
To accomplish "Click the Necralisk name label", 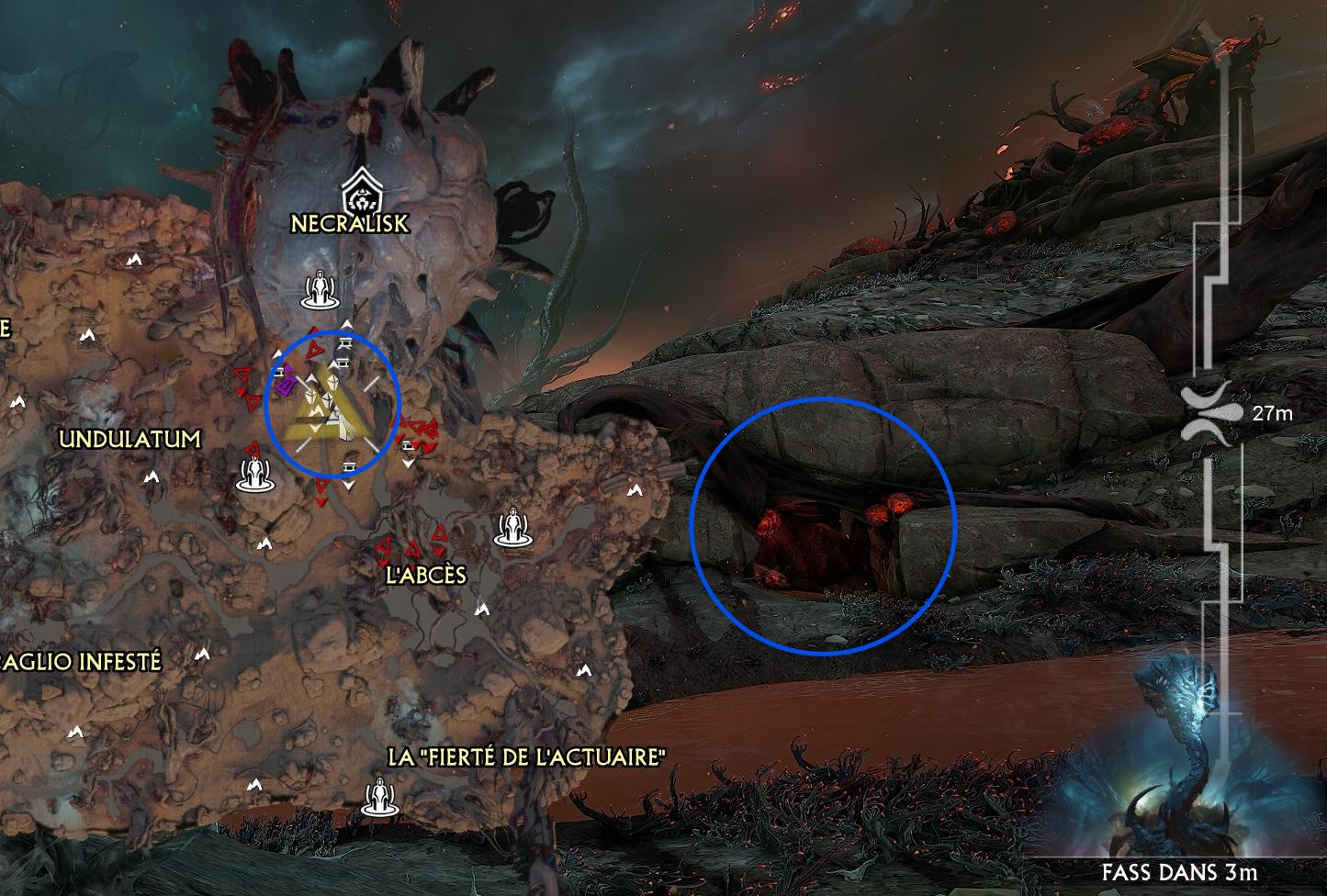I will click(349, 224).
